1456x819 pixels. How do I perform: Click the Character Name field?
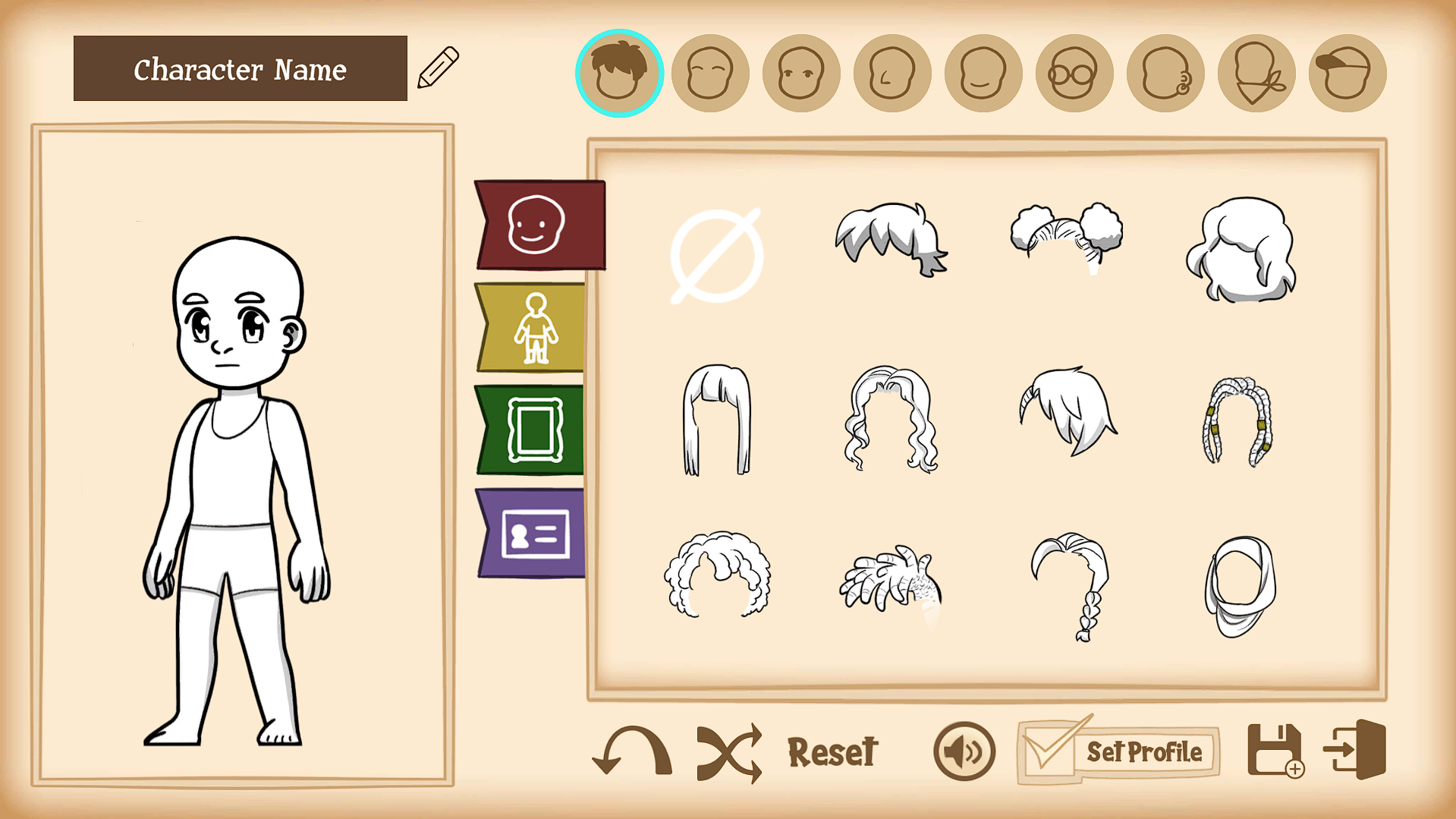240,70
